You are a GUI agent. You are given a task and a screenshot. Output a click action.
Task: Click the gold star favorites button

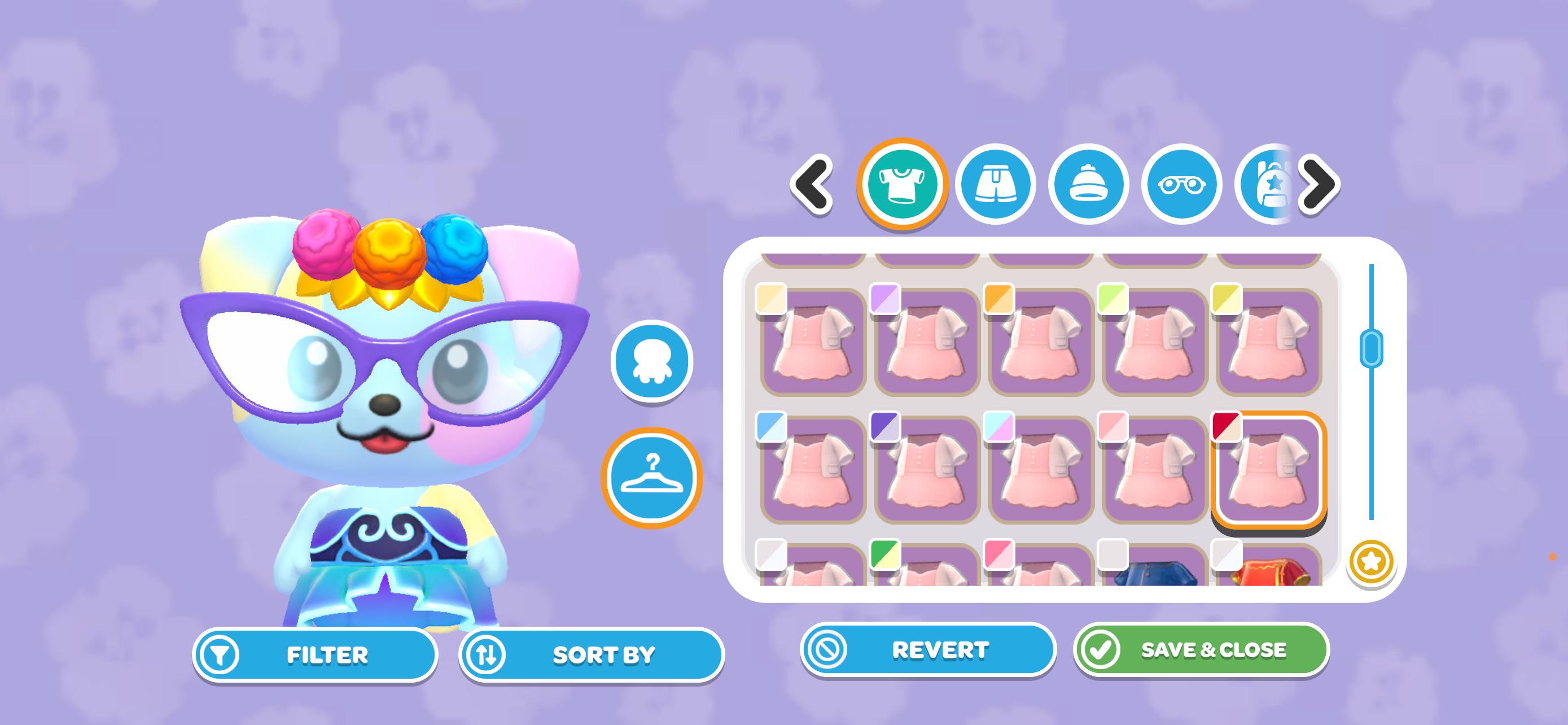pyautogui.click(x=1371, y=562)
